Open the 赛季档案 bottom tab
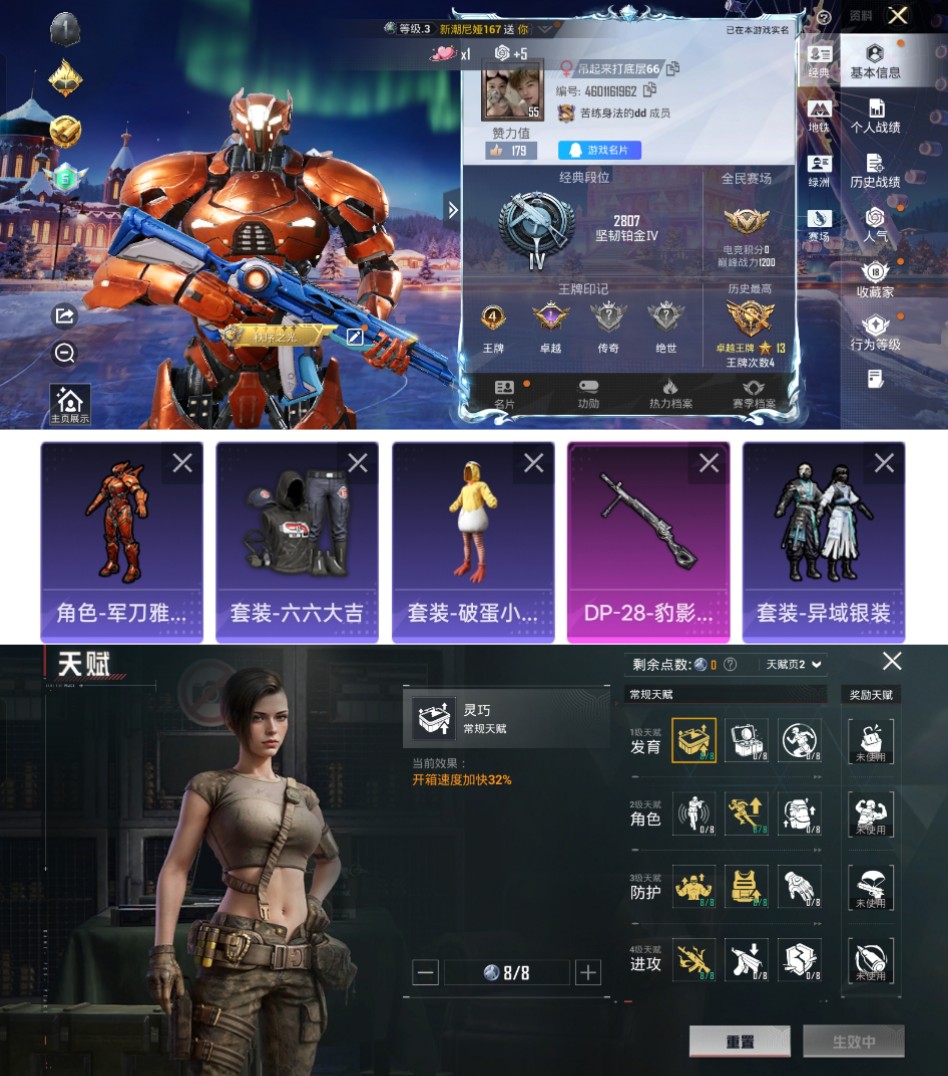The height and width of the screenshot is (1076, 948). pos(753,393)
